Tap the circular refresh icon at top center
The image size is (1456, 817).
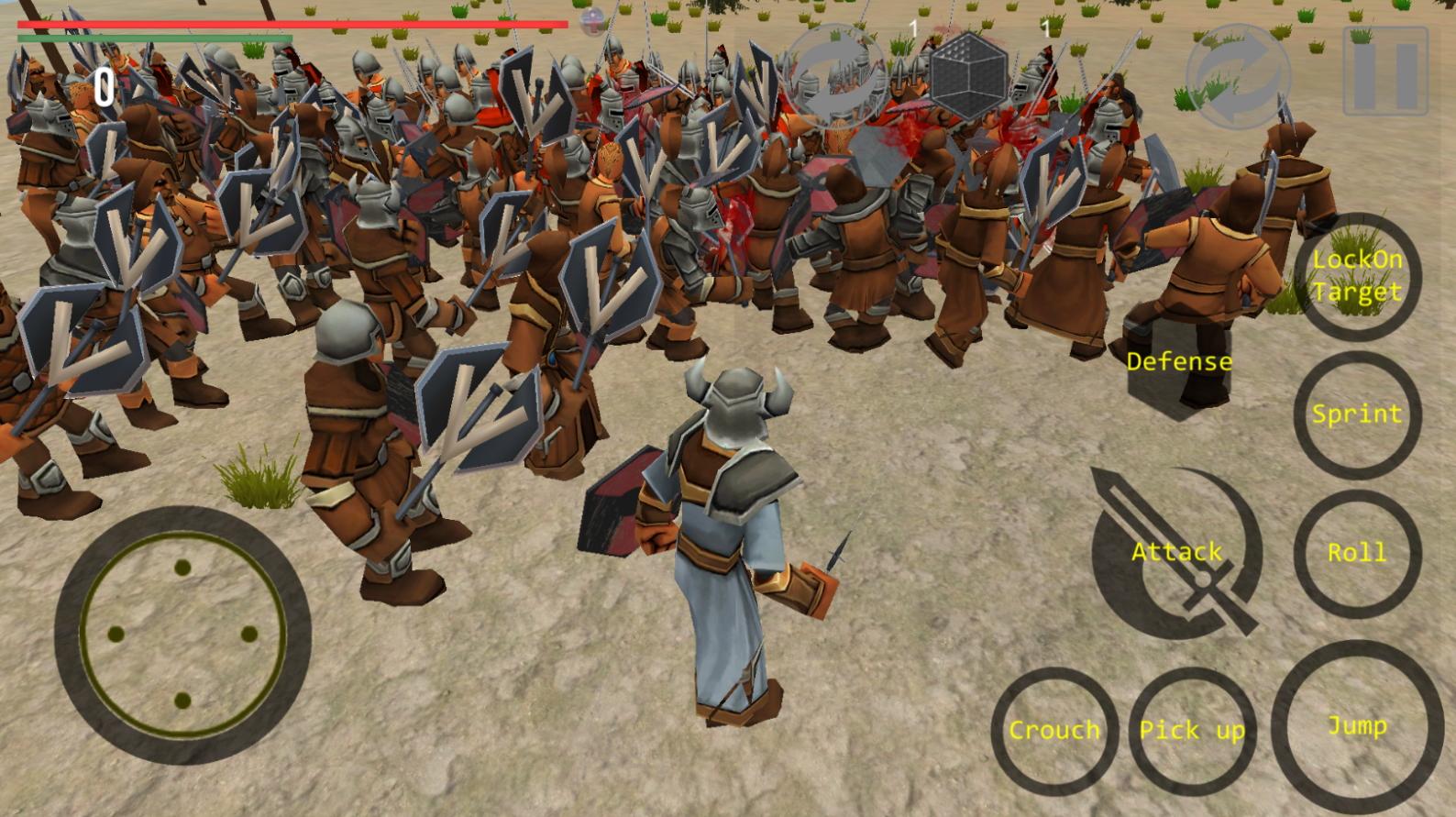click(839, 78)
